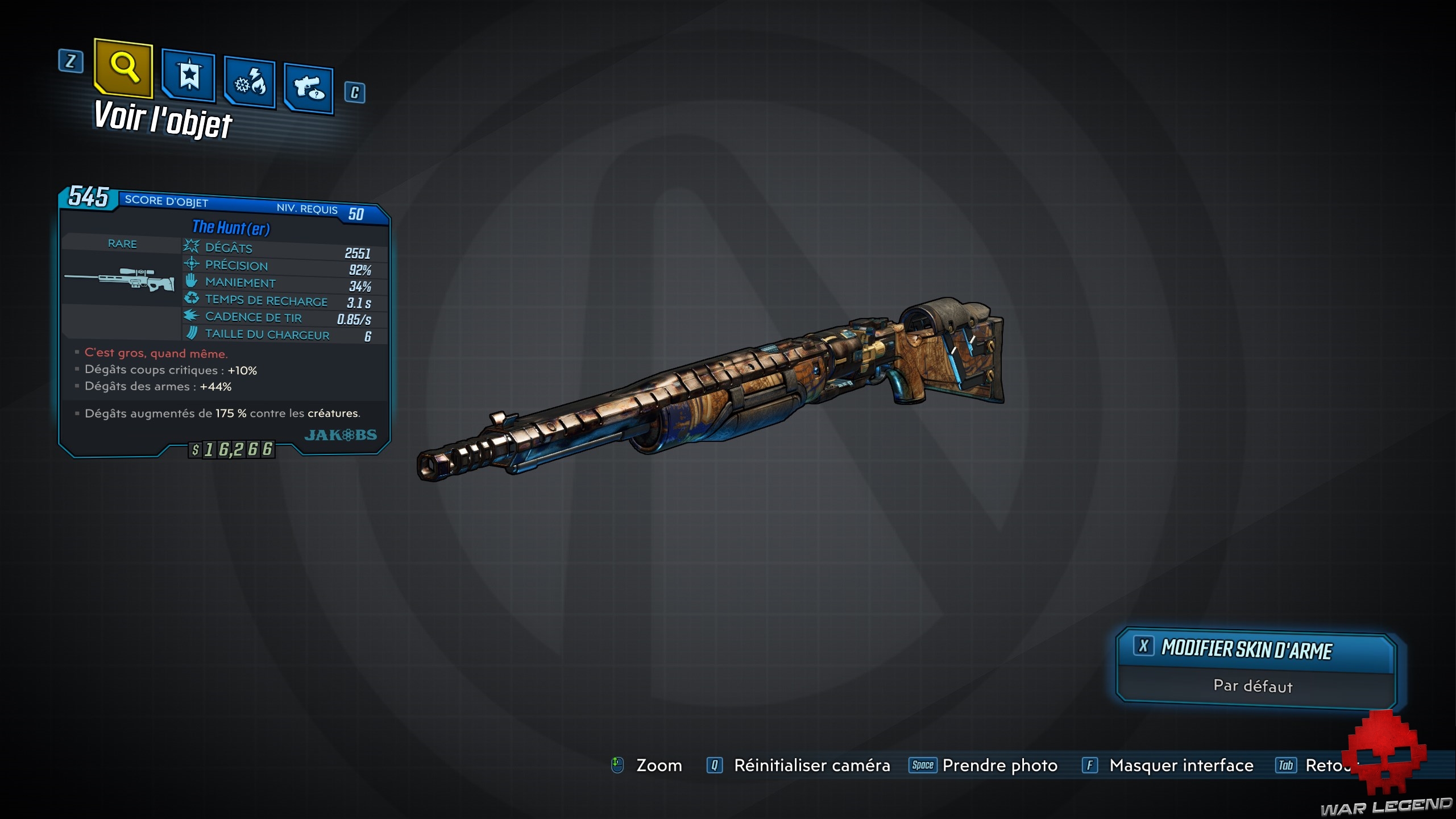Select the magnifying glass inspect tab

(123, 68)
